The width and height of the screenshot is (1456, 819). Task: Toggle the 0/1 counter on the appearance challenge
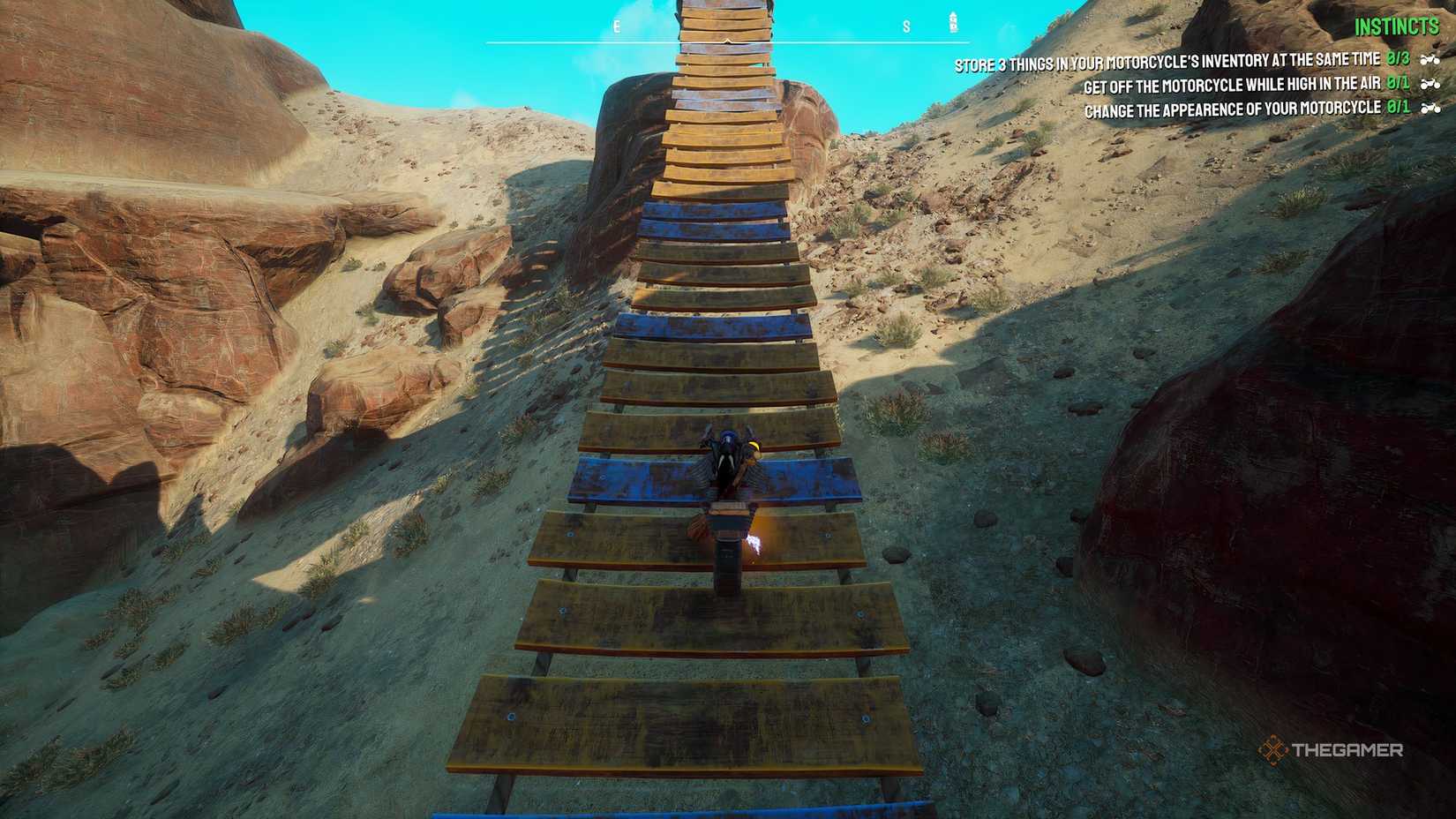pos(1399,107)
